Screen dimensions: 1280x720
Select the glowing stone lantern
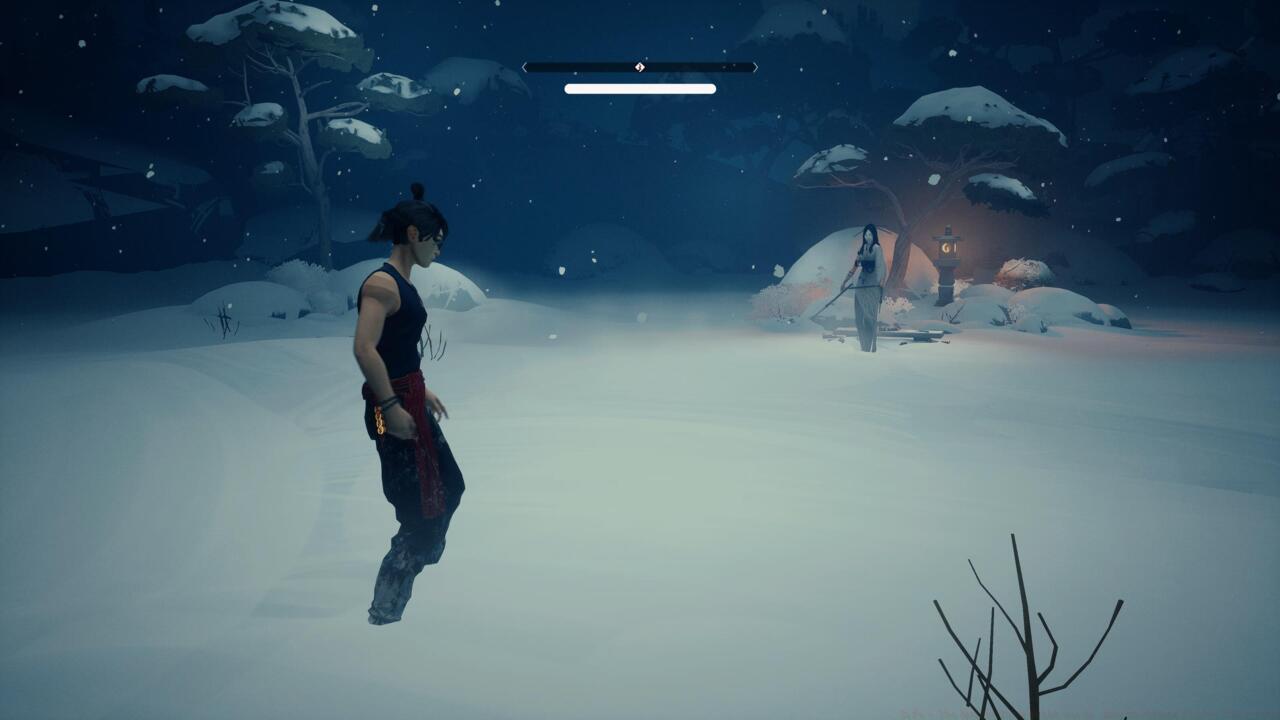coord(948,262)
